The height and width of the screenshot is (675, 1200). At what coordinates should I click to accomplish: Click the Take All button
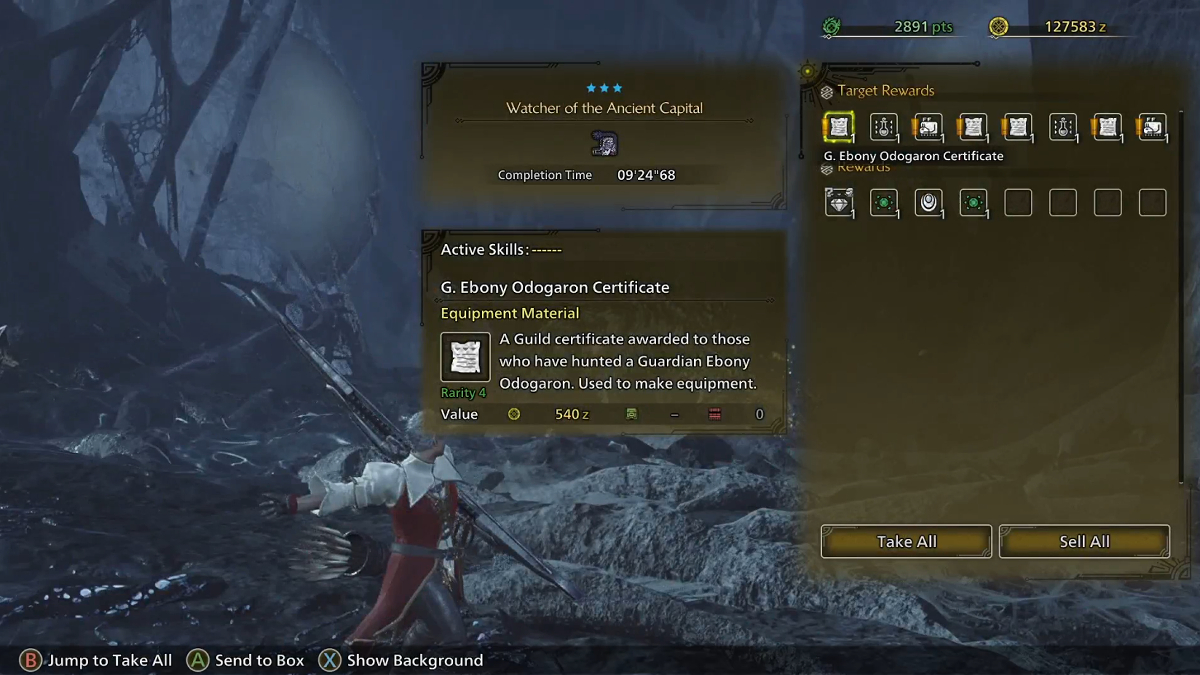[x=906, y=541]
